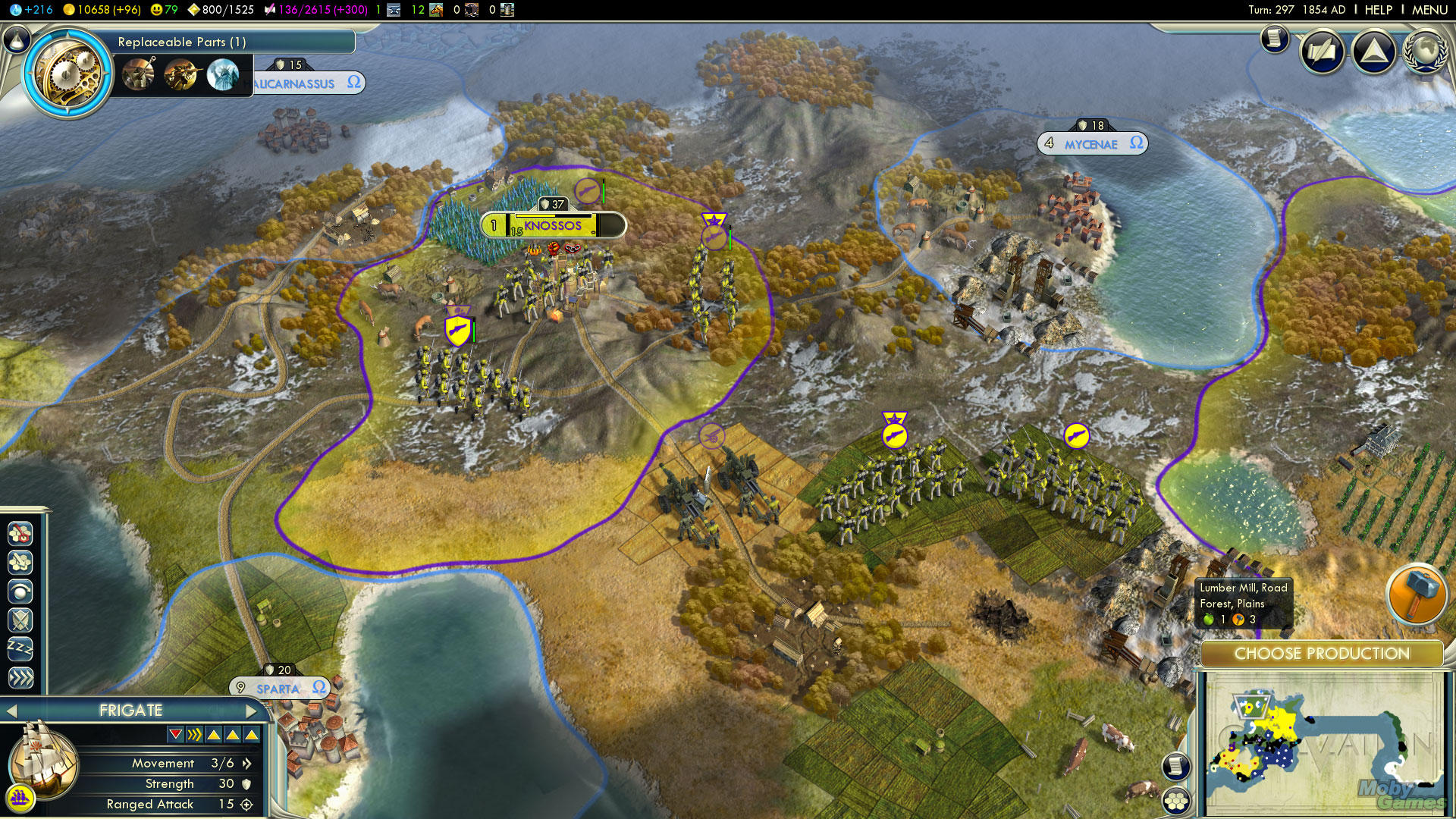This screenshot has width=1456, height=819.
Task: Open unit promotions with the chevrons icon
Action: tap(20, 676)
